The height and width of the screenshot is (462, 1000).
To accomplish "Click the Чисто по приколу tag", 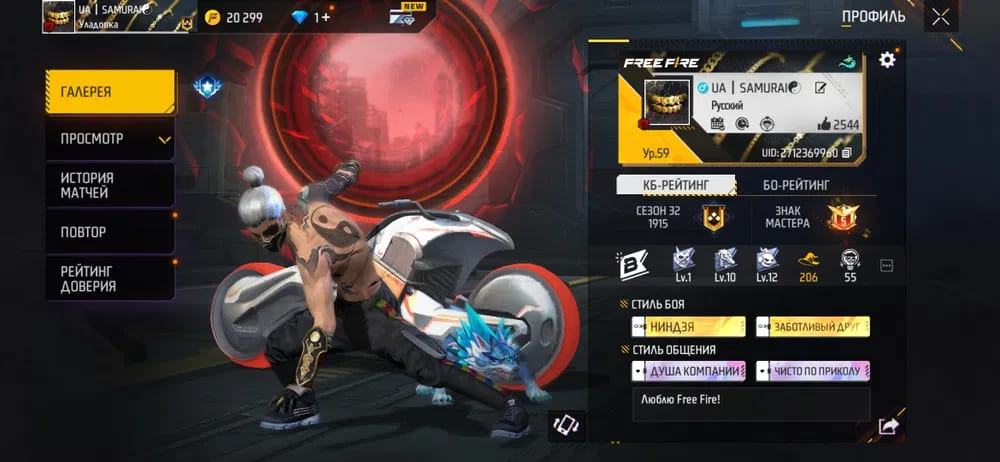I will click(813, 371).
